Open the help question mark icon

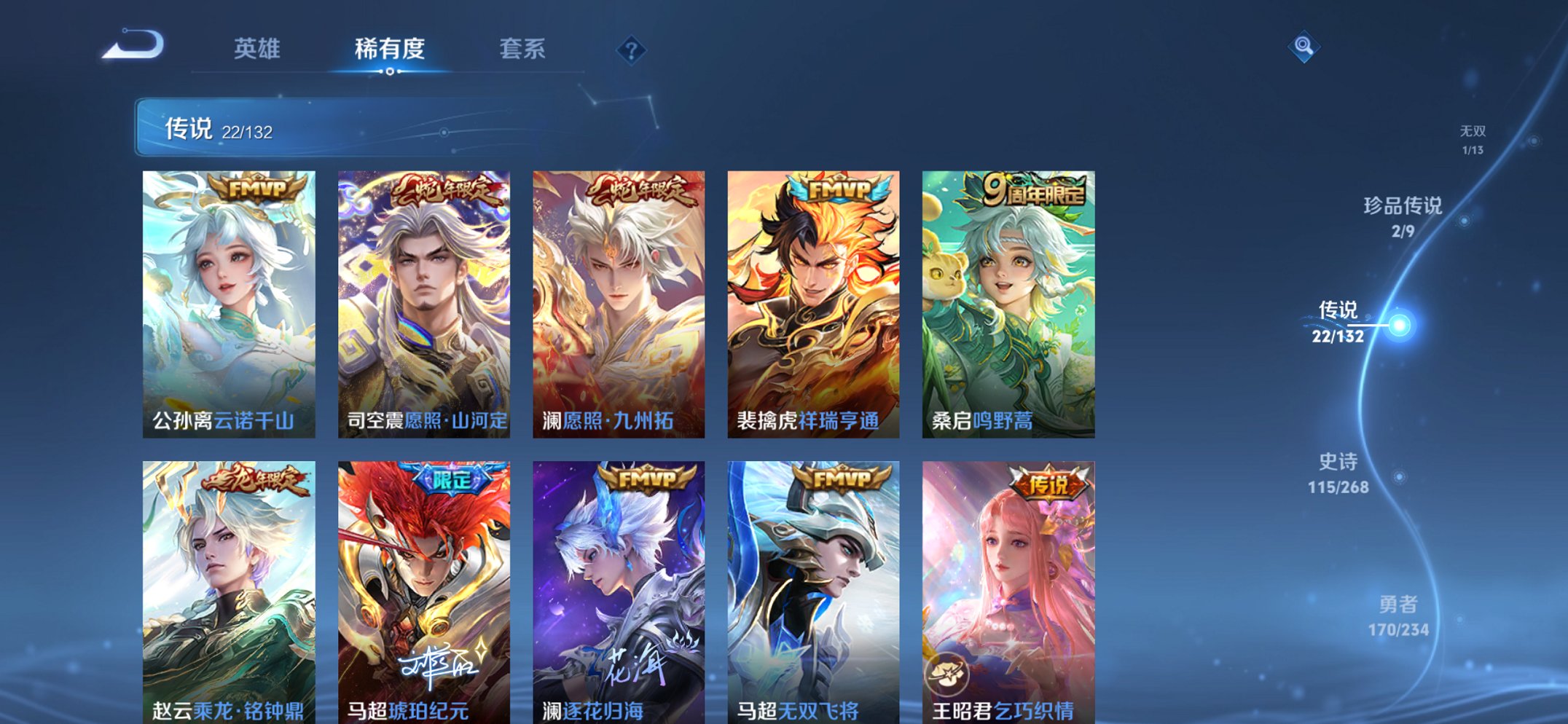(632, 50)
